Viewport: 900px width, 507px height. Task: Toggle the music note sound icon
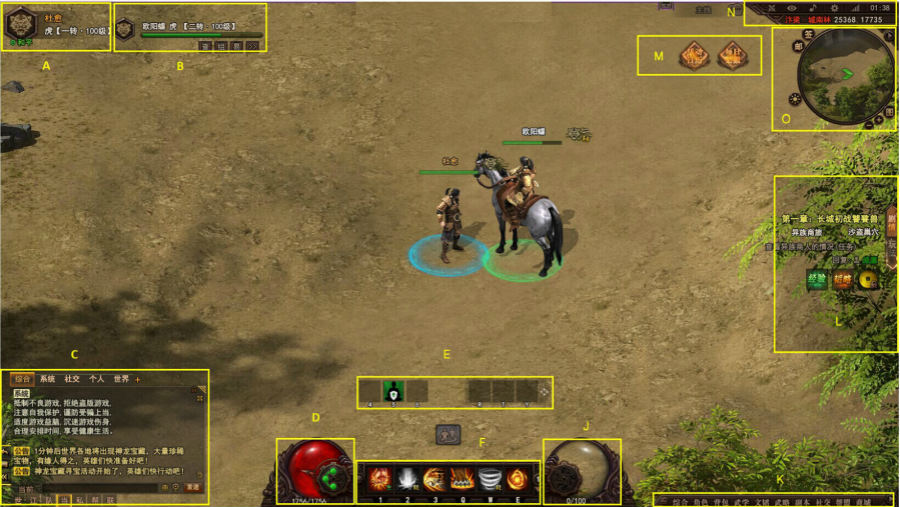pyautogui.click(x=812, y=8)
